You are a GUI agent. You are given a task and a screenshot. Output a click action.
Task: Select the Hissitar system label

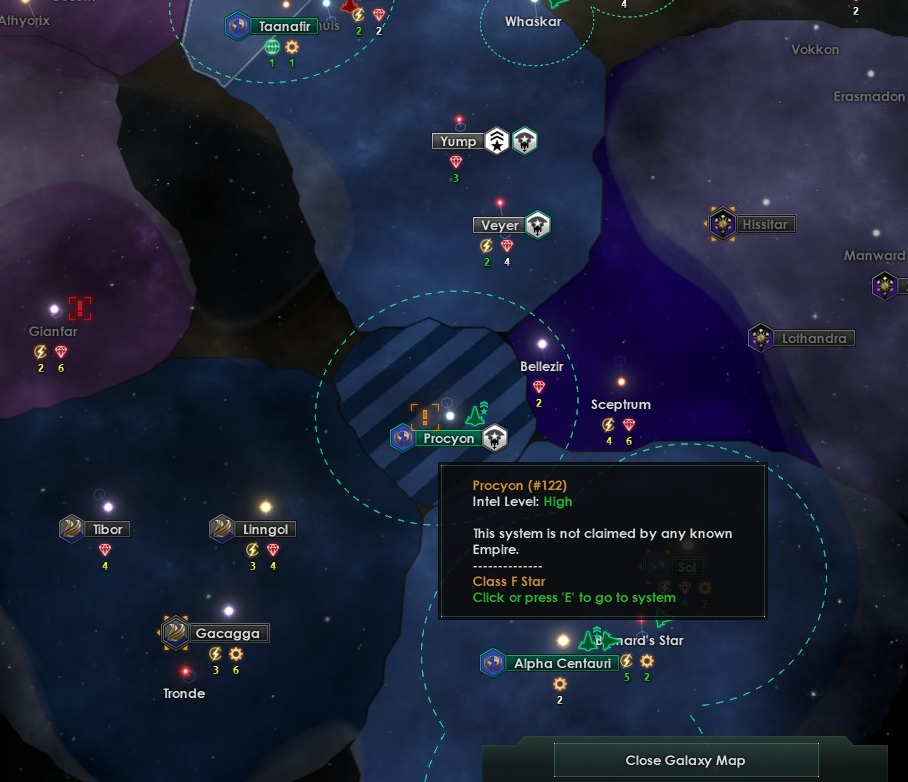(x=764, y=225)
